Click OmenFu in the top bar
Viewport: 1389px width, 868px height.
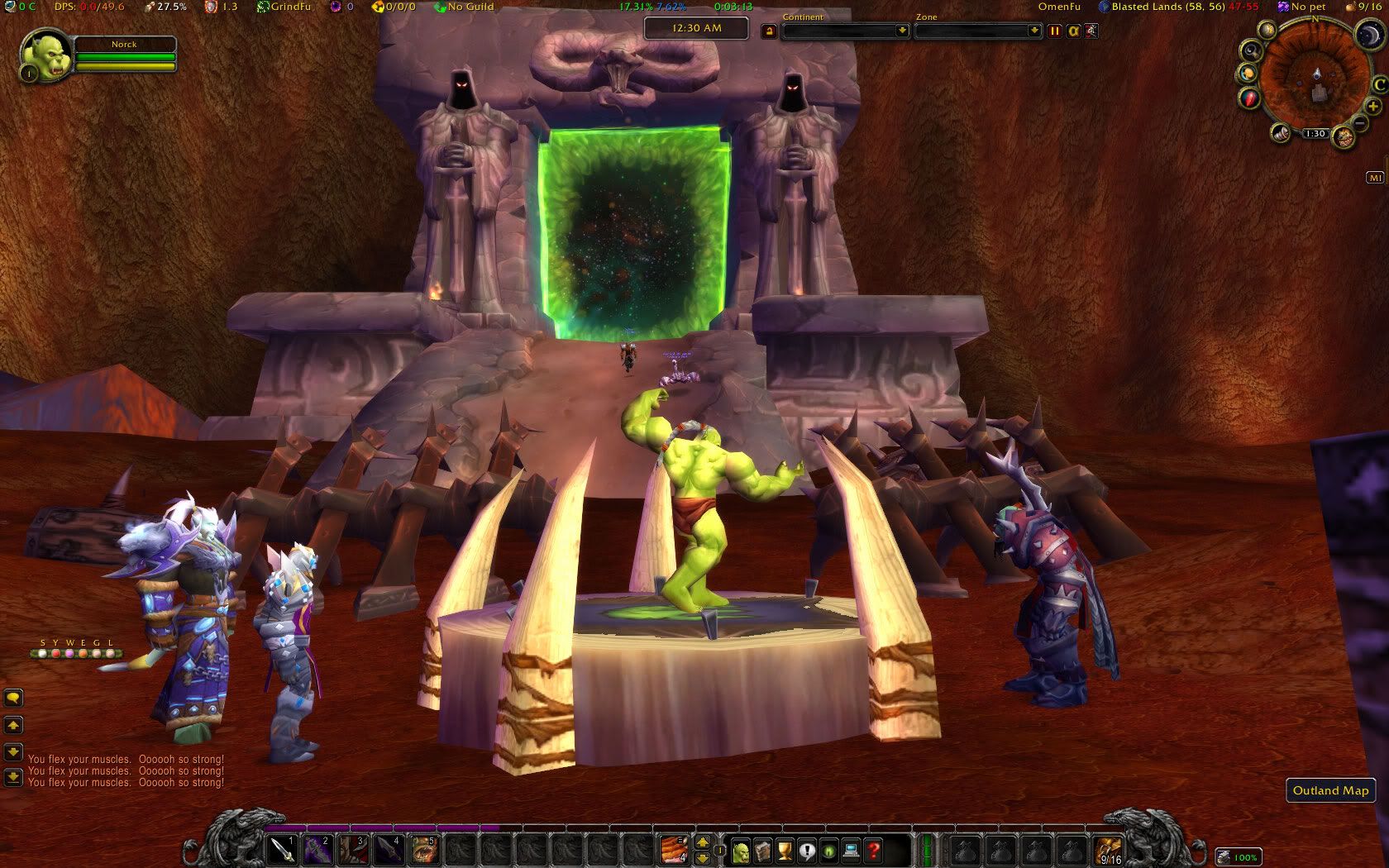1059,7
